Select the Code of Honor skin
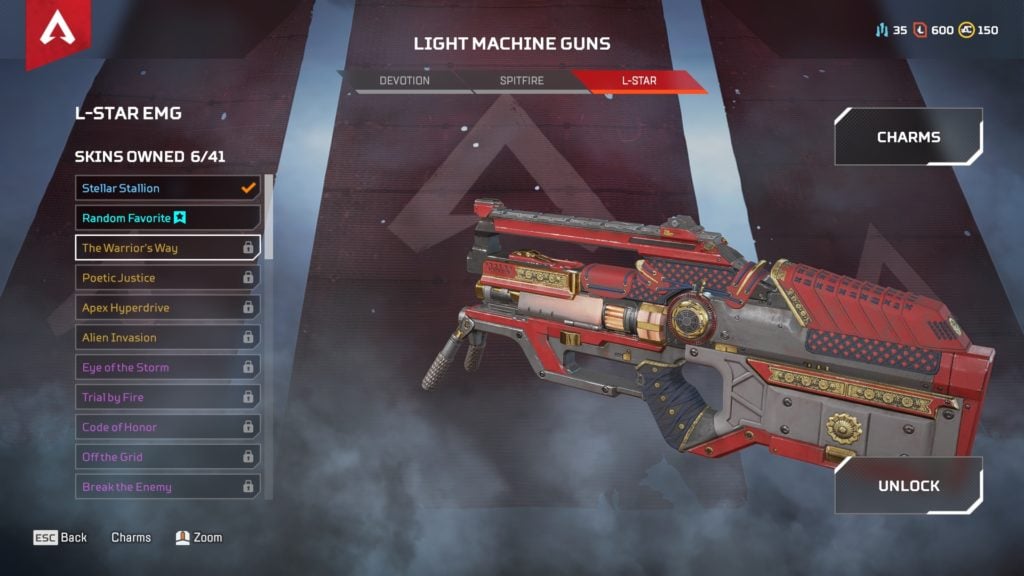1024x576 pixels. (168, 427)
